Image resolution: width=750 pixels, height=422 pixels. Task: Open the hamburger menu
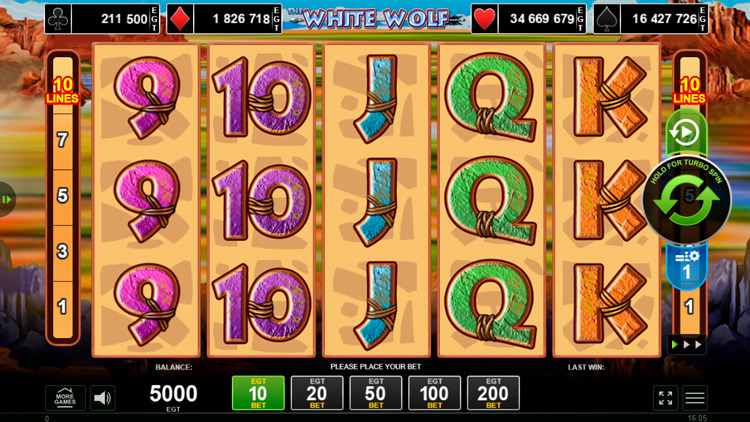click(x=695, y=397)
